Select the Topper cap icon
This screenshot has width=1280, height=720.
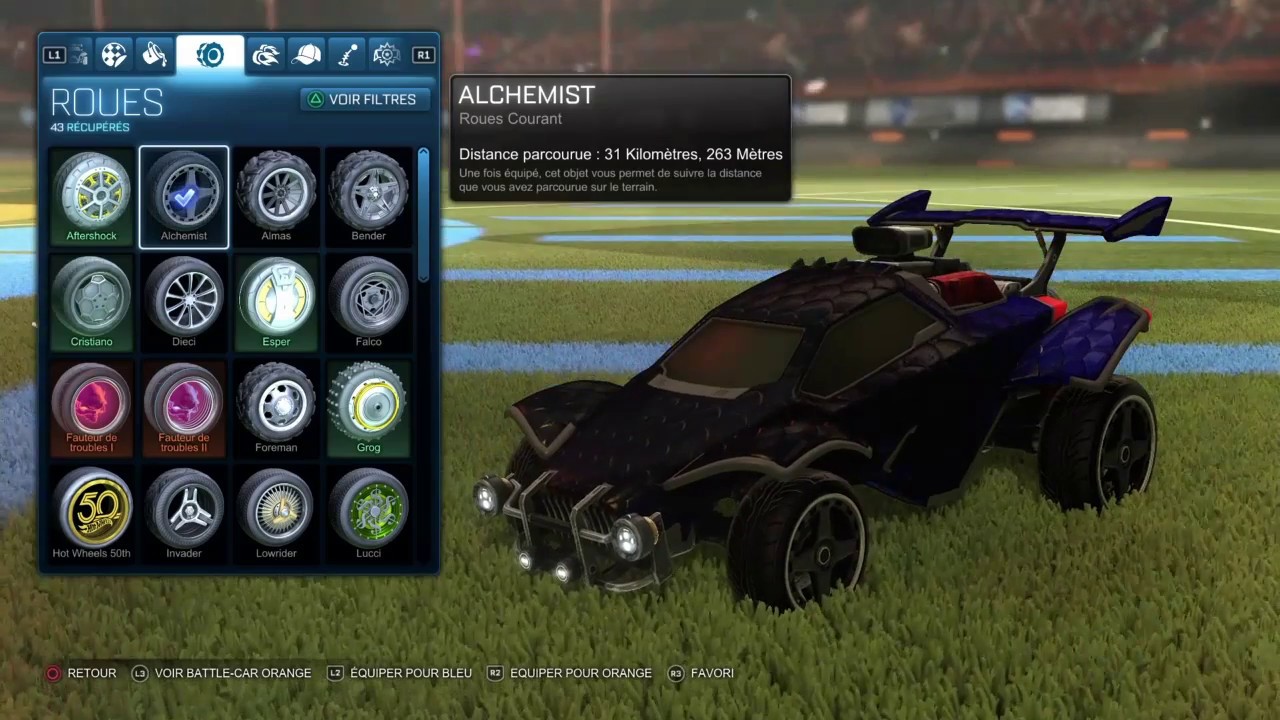pos(307,55)
